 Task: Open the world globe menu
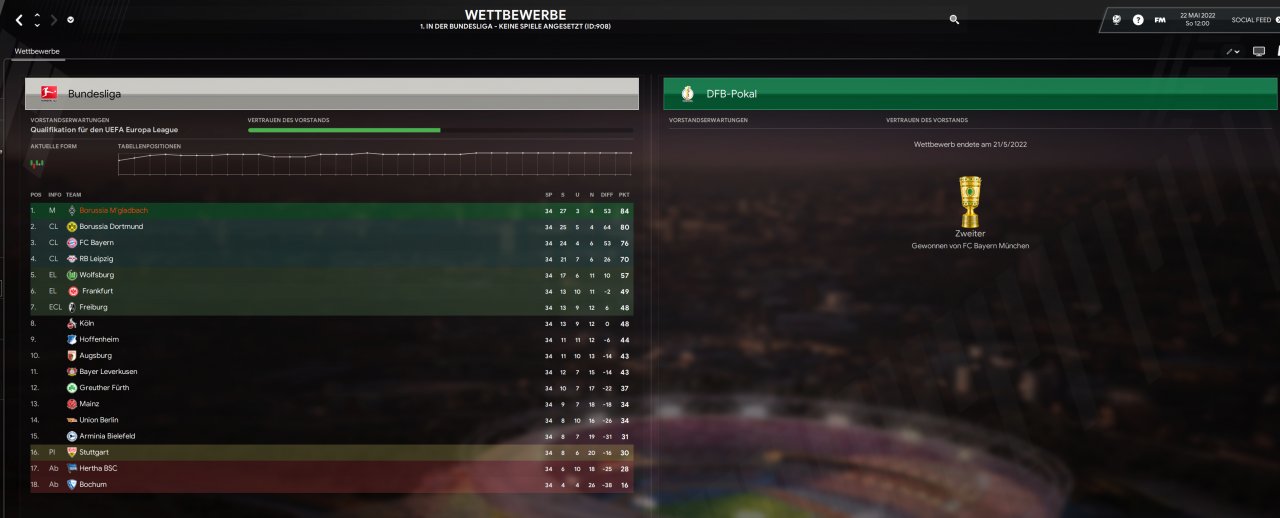pyautogui.click(x=1116, y=20)
